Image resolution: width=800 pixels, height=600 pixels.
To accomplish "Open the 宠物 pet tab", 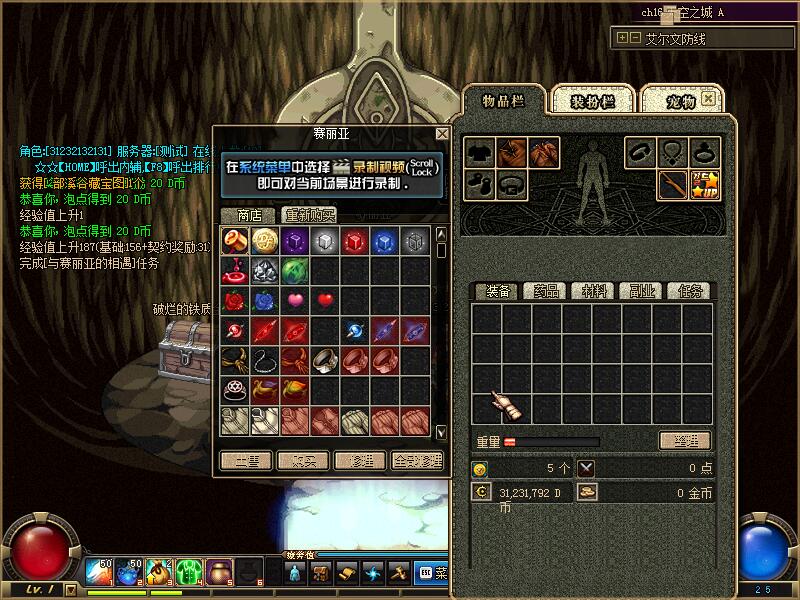I will [680, 101].
